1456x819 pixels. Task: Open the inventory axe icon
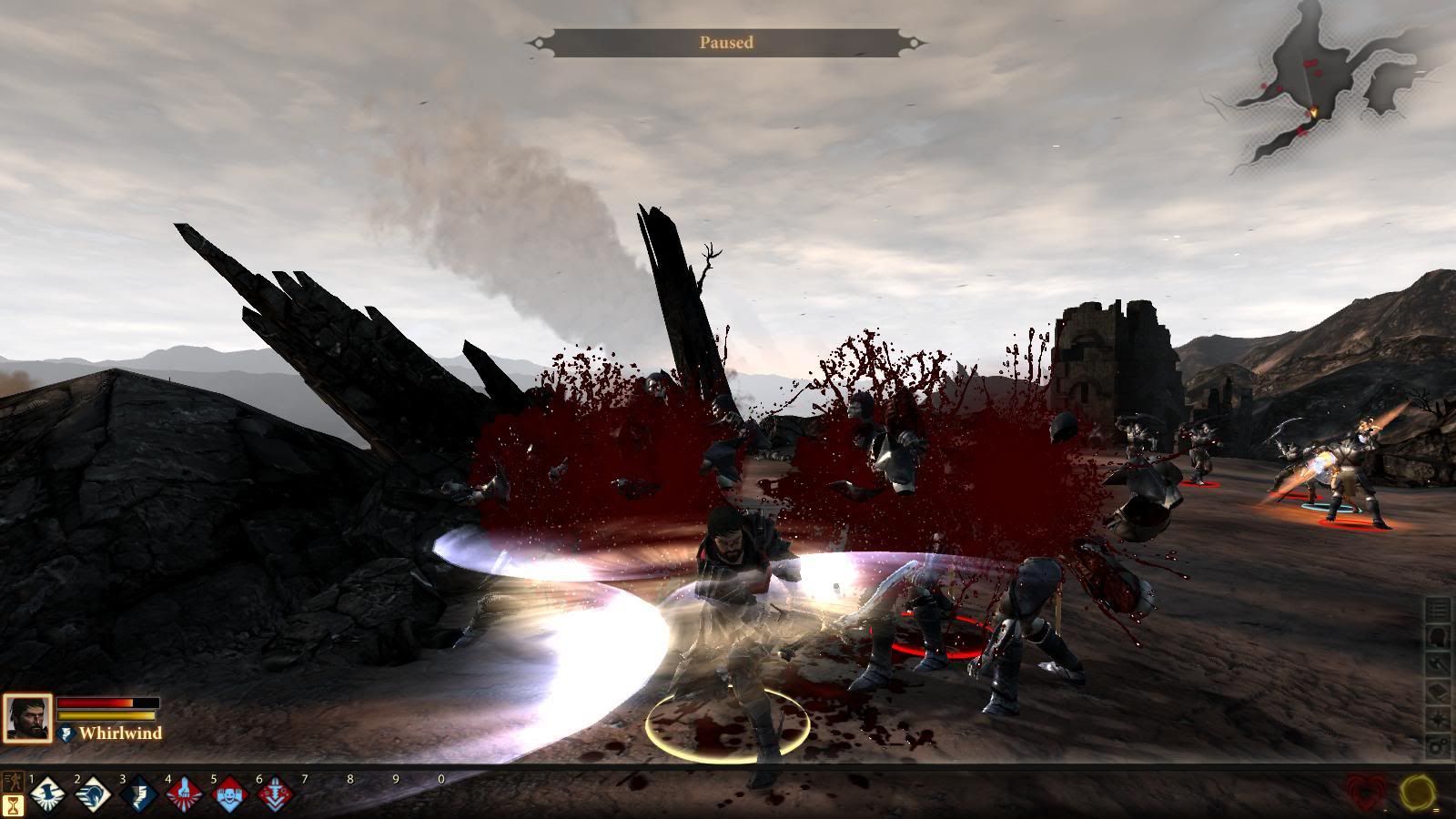point(1438,665)
